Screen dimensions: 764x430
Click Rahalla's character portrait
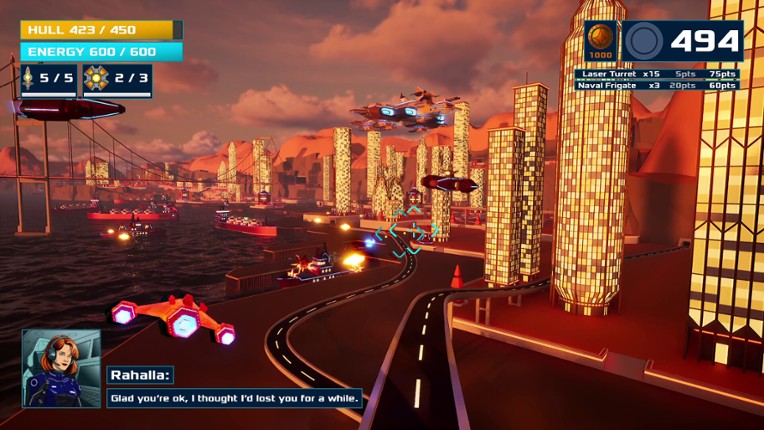pos(62,368)
